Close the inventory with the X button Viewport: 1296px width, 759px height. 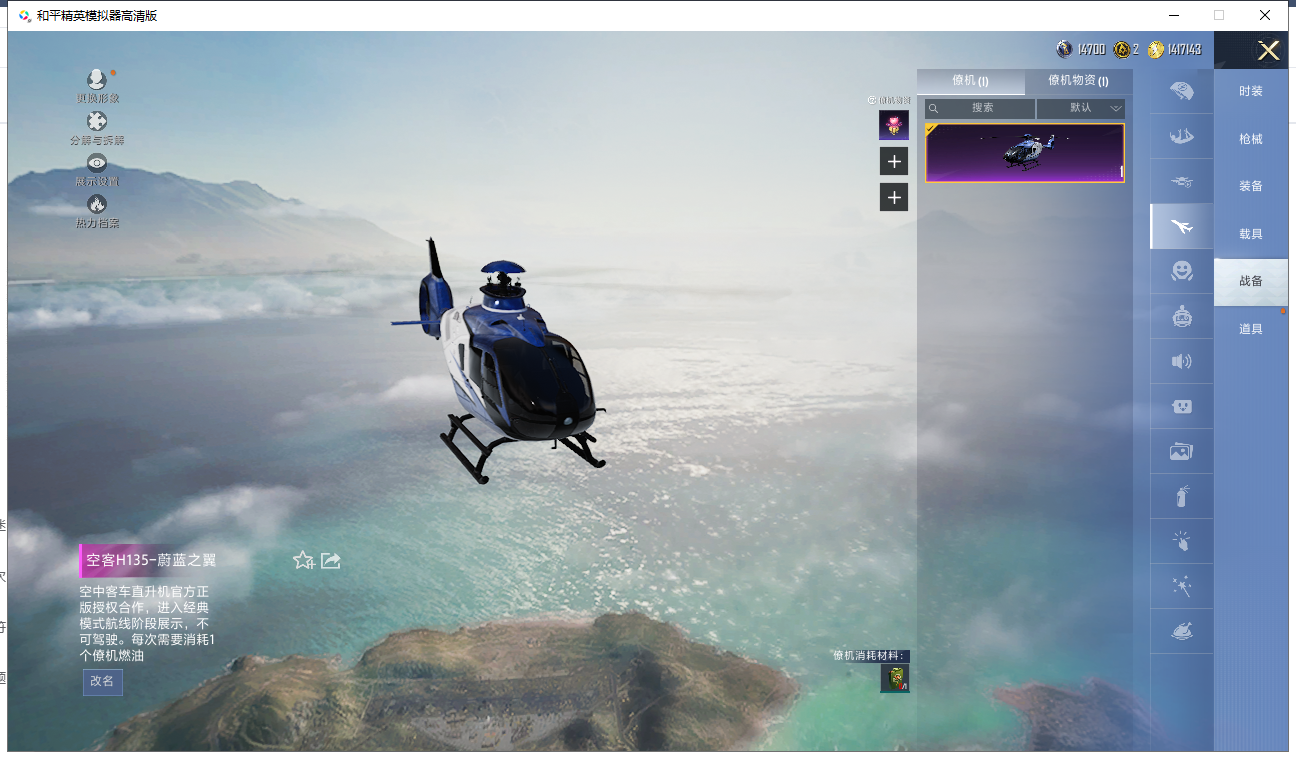[1268, 51]
